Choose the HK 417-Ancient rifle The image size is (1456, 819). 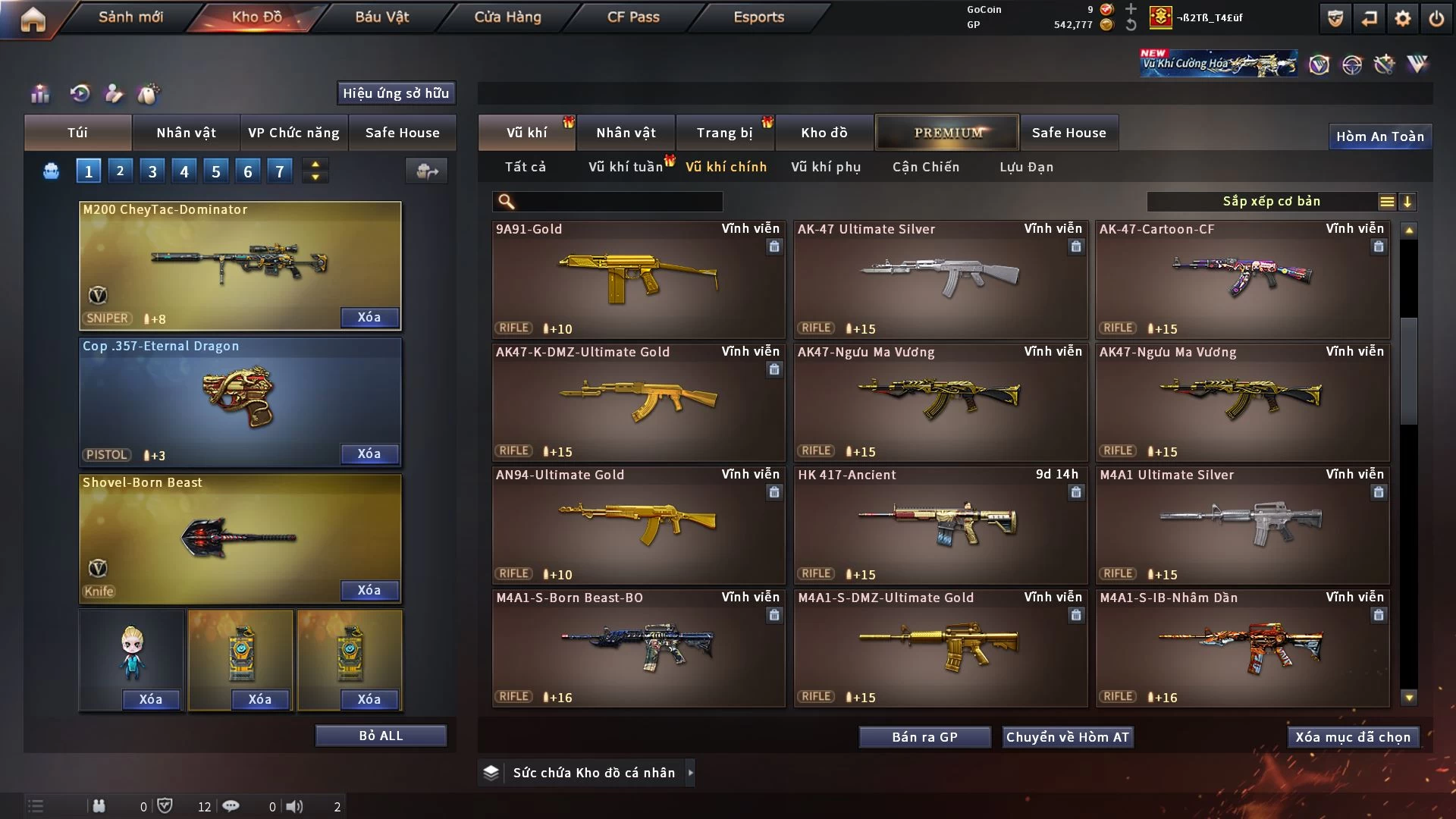[x=940, y=525]
